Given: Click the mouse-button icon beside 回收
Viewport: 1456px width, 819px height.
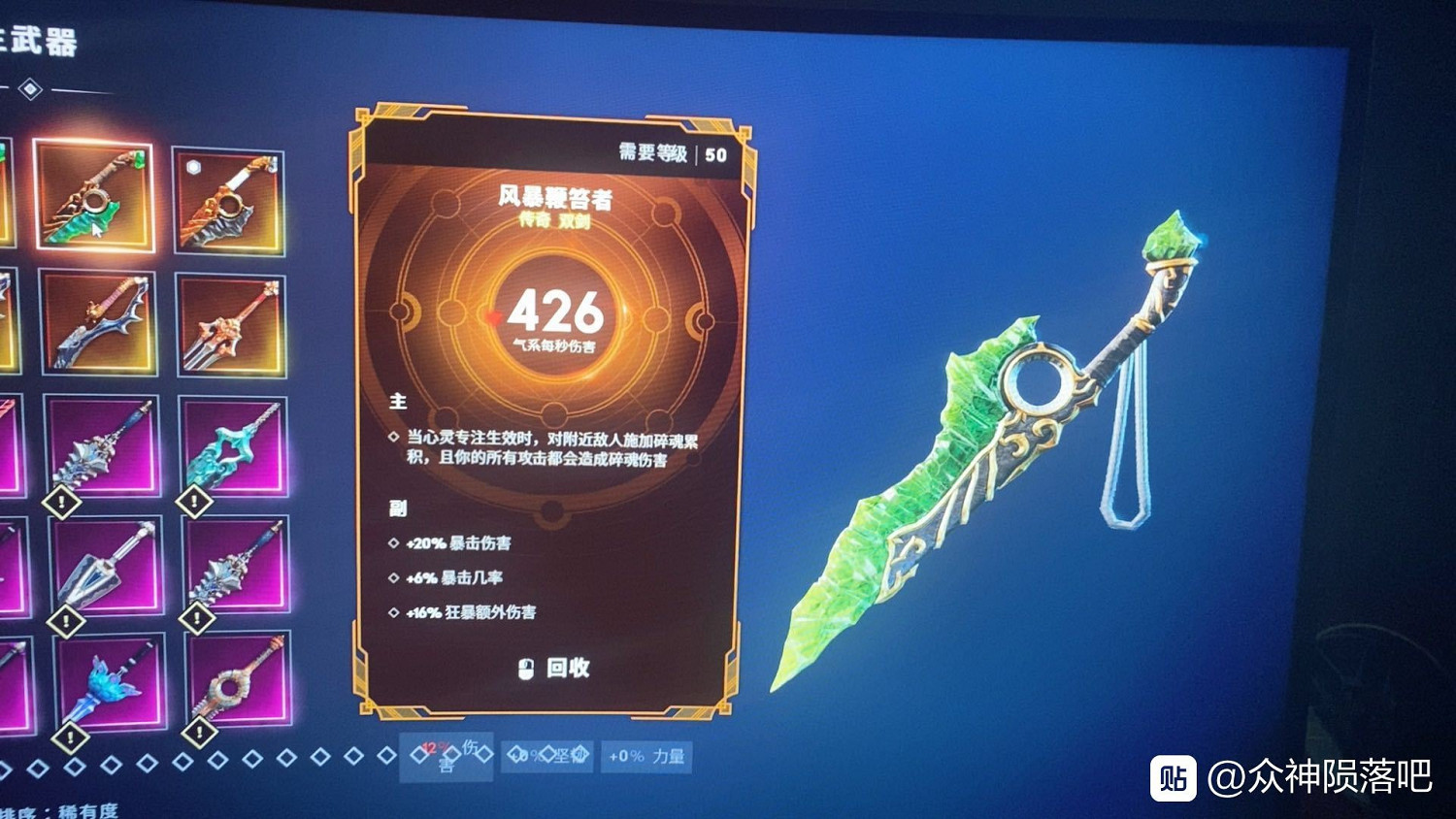Looking at the screenshot, I should (x=526, y=670).
